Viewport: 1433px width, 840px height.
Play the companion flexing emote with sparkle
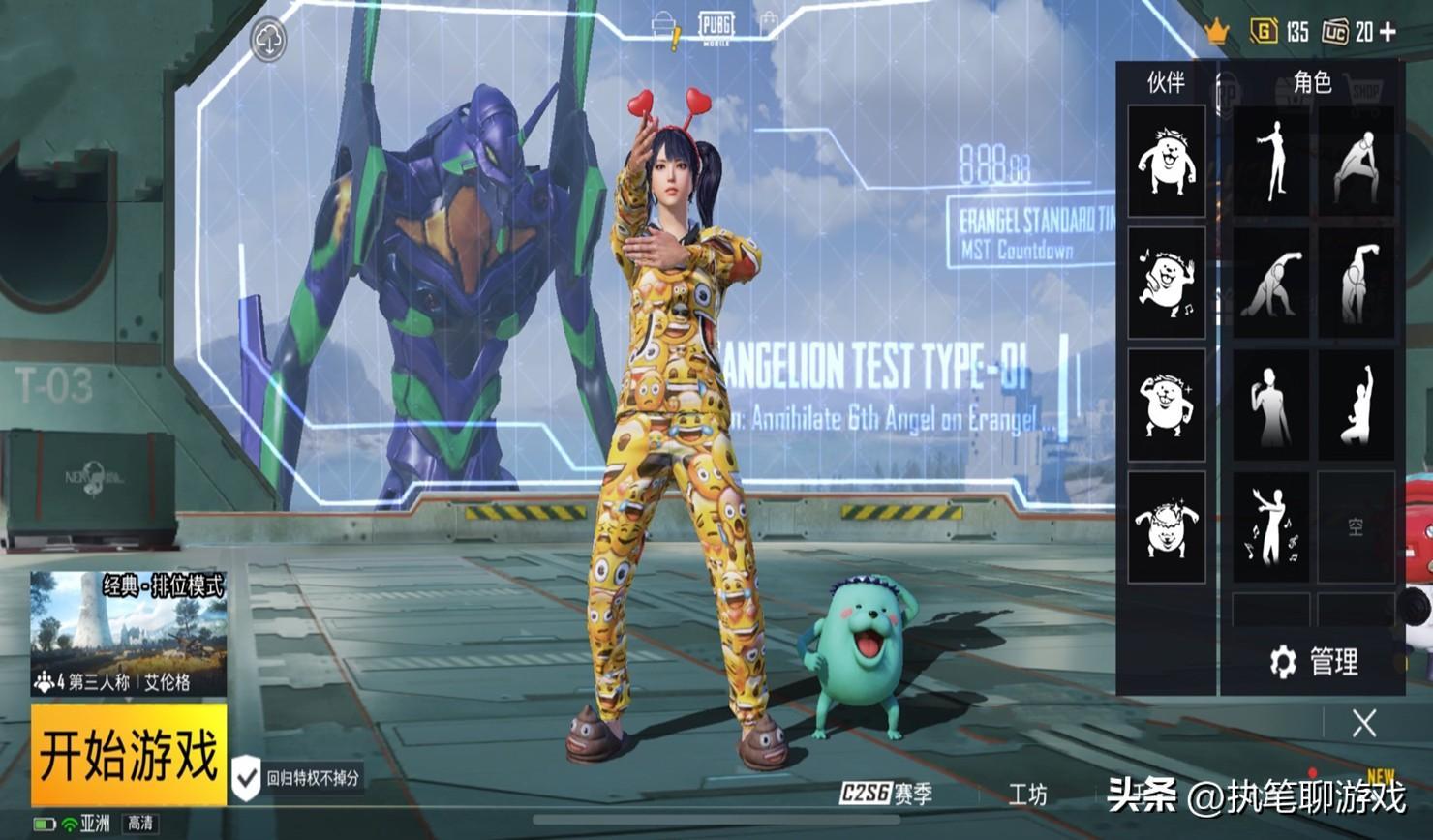pyautogui.click(x=1166, y=405)
